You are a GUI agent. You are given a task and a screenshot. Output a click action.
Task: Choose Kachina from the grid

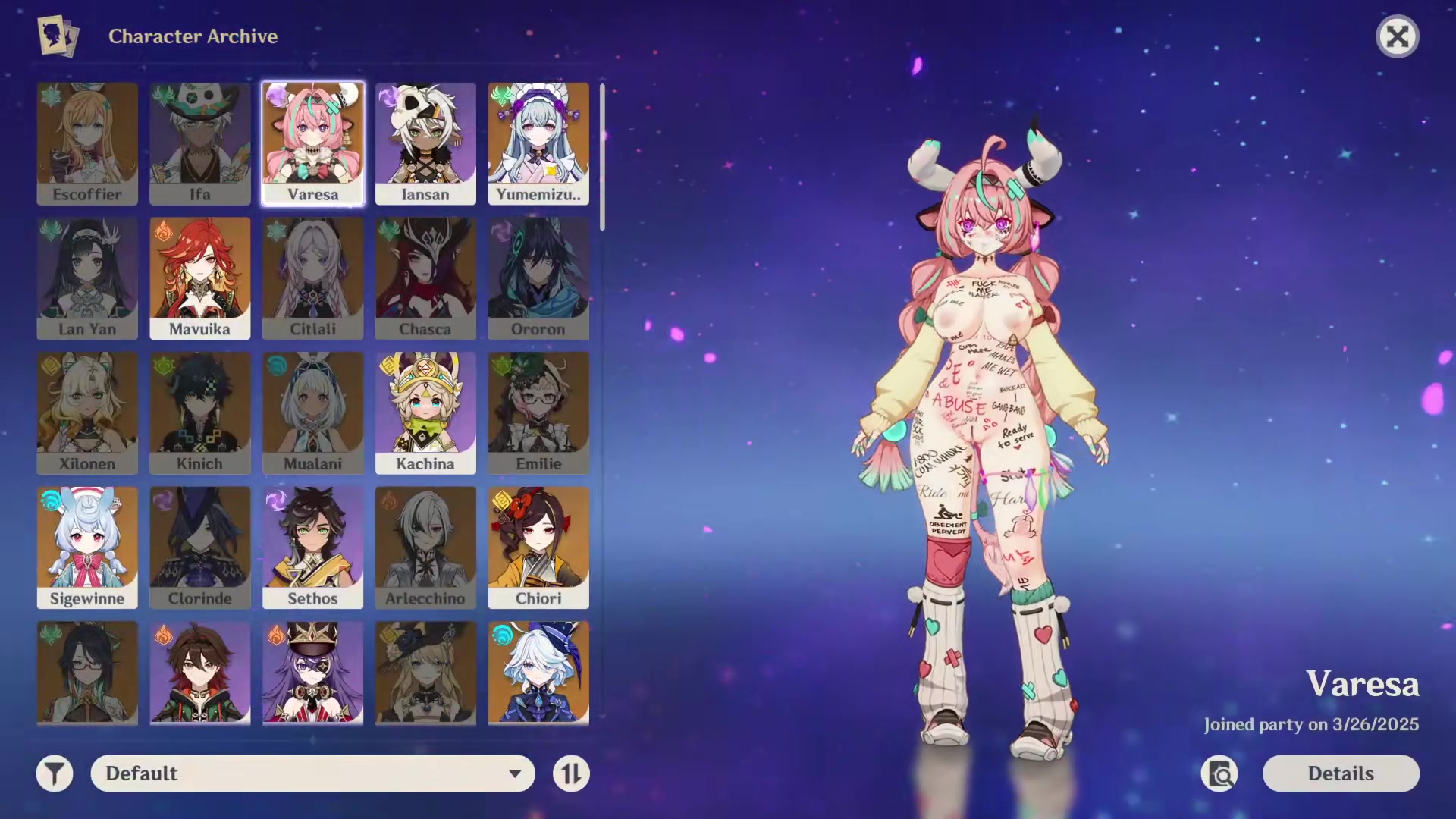(x=425, y=413)
